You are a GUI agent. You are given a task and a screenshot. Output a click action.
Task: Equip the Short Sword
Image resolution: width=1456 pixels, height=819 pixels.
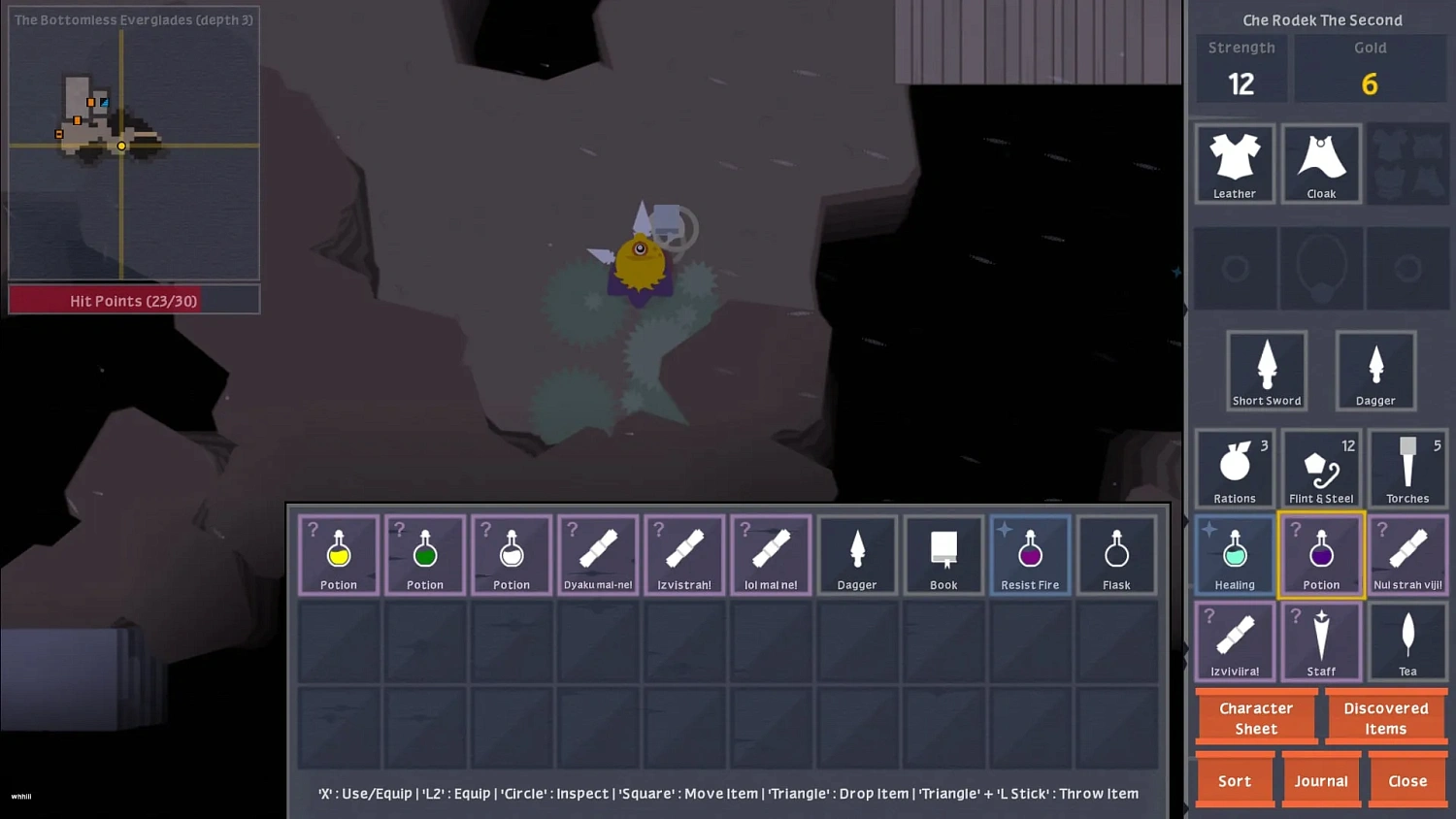[1267, 371]
